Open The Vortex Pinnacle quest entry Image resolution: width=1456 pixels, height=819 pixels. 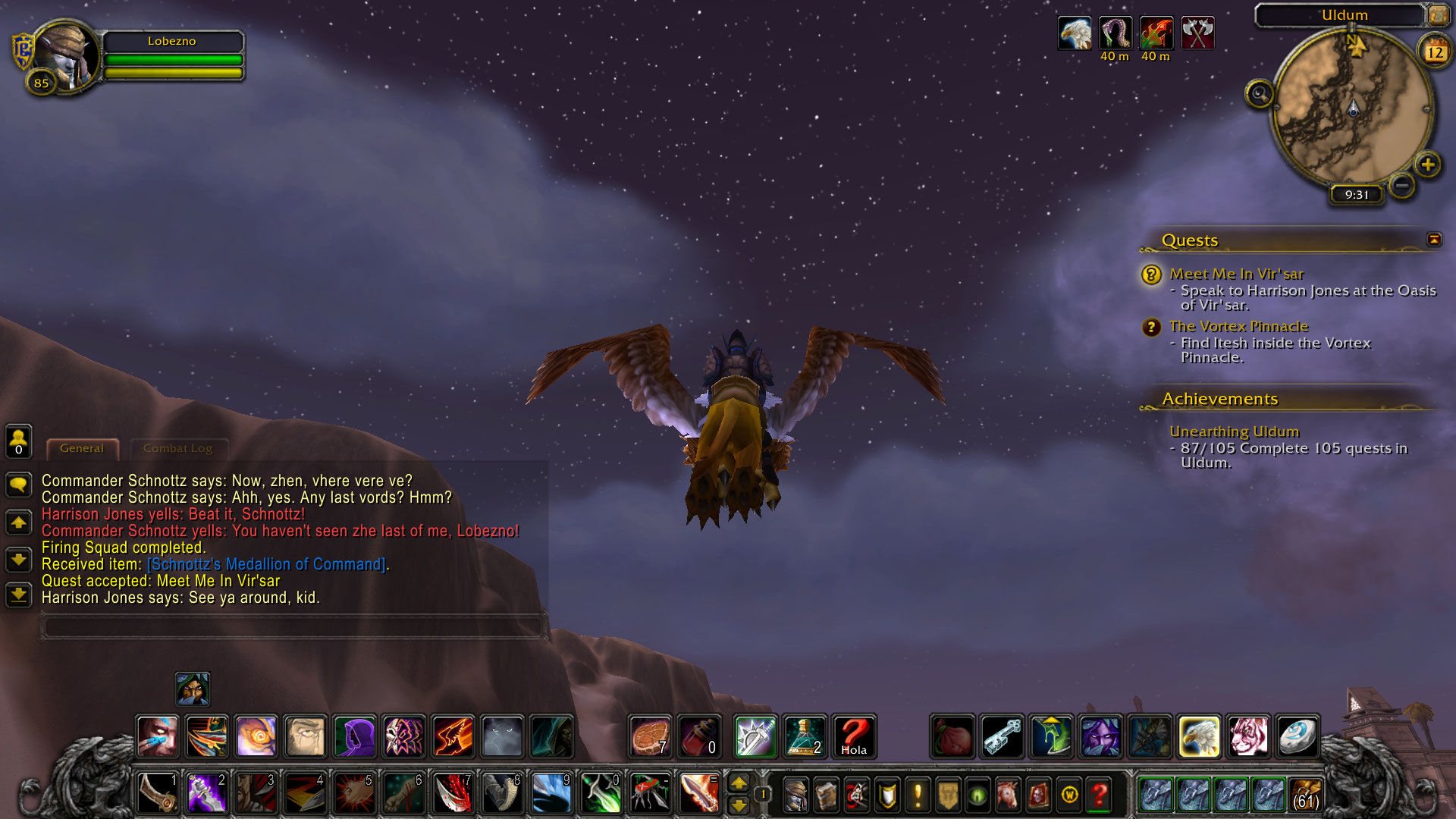[1238, 326]
